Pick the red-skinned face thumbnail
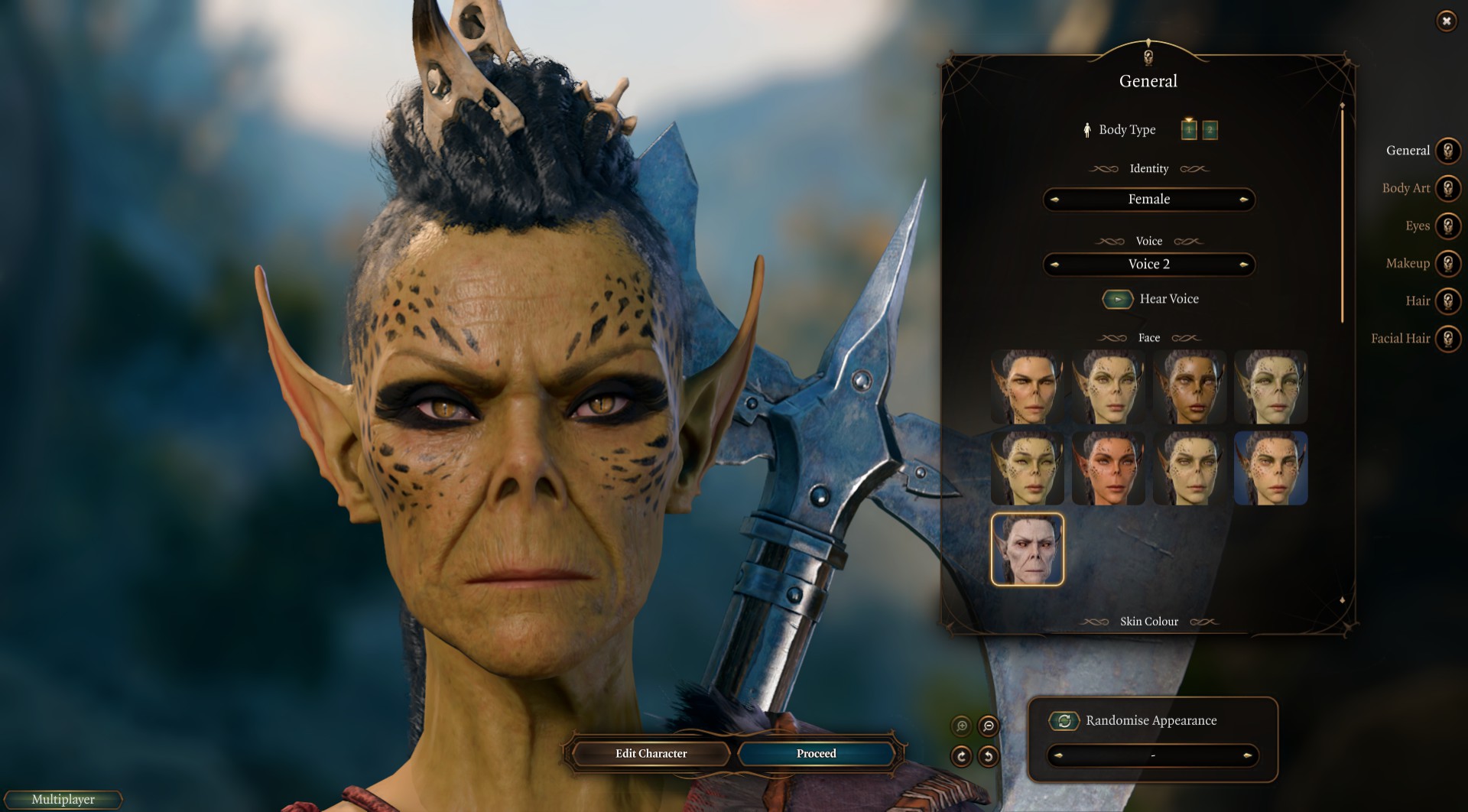The image size is (1468, 812). tap(1108, 468)
